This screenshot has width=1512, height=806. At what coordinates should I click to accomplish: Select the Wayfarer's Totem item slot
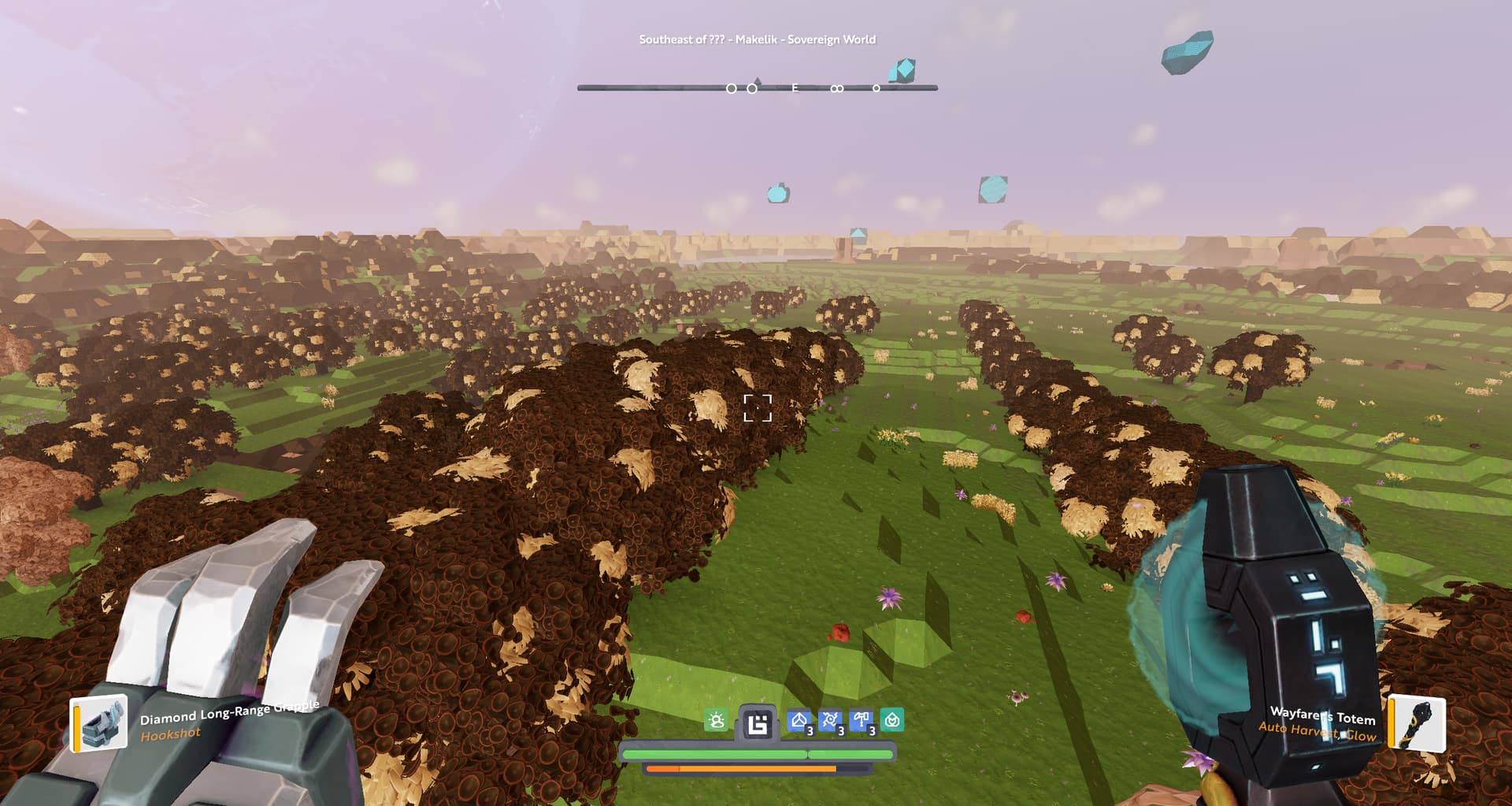point(1417,722)
